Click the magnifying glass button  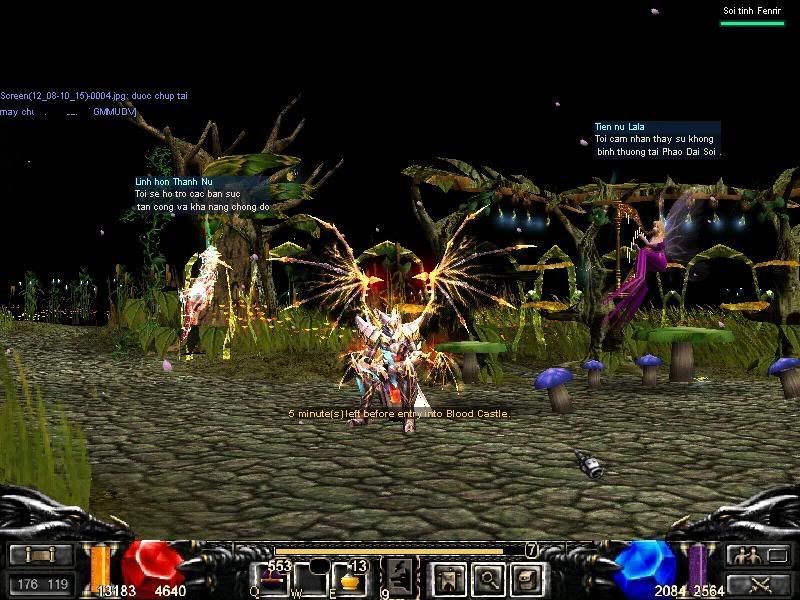488,577
